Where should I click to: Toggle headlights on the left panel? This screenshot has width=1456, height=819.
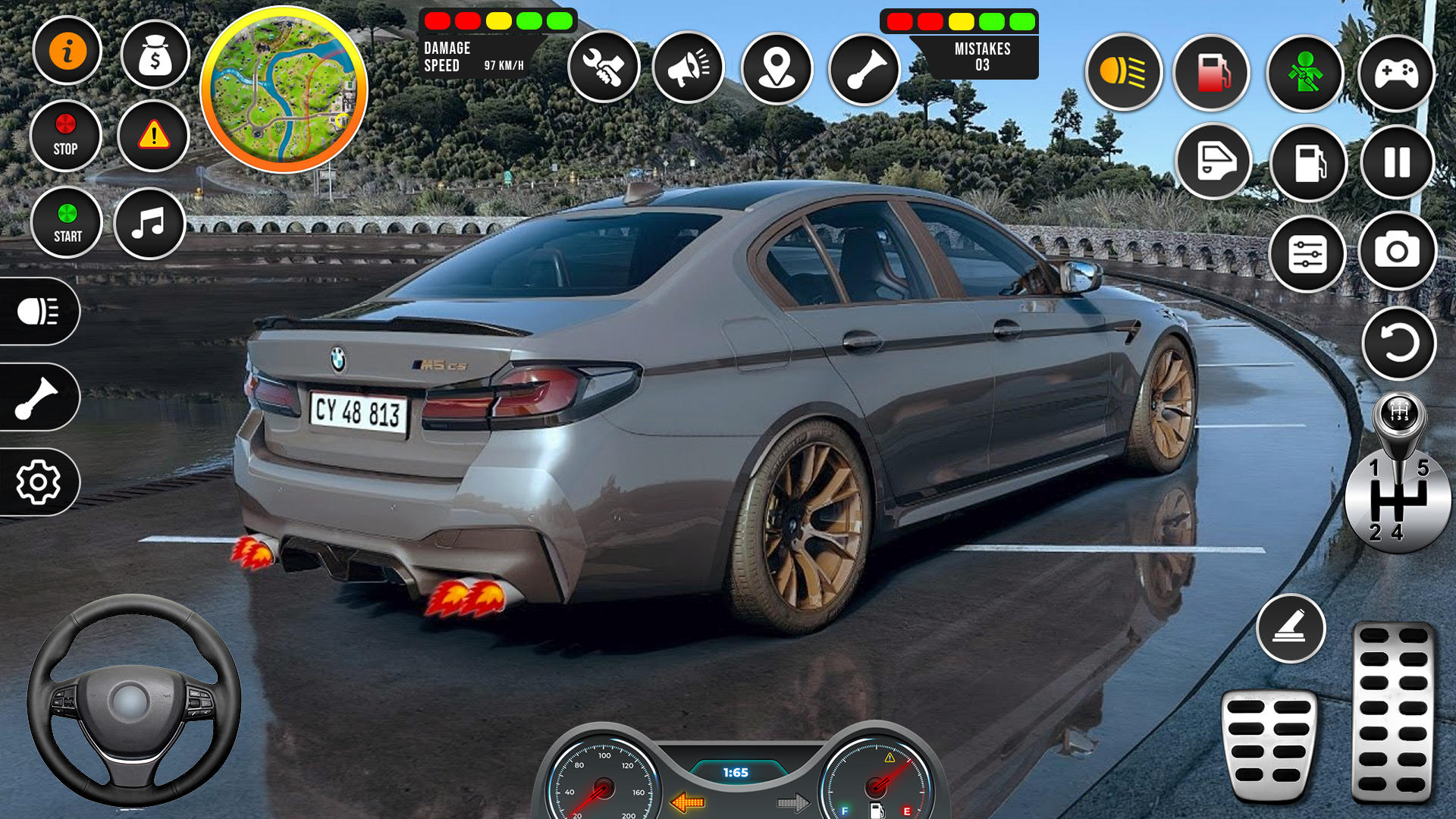[39, 312]
